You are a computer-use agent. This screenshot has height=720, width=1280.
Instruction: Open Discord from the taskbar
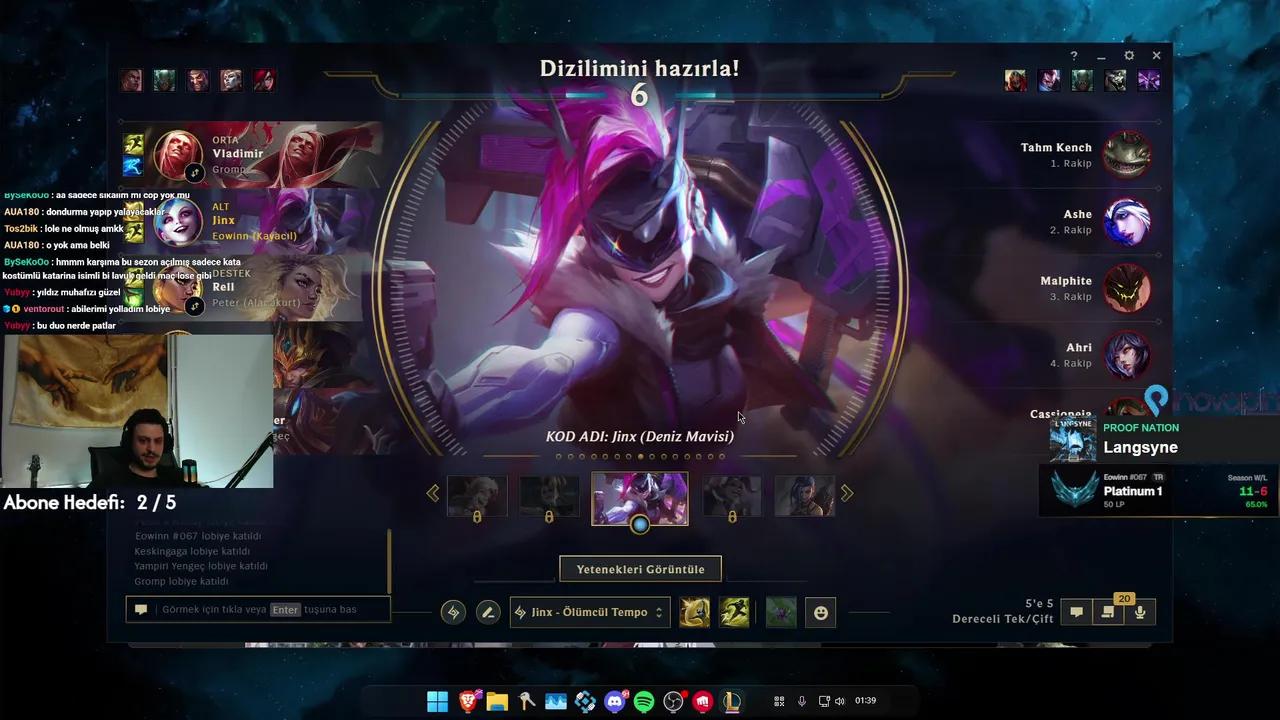(x=614, y=702)
